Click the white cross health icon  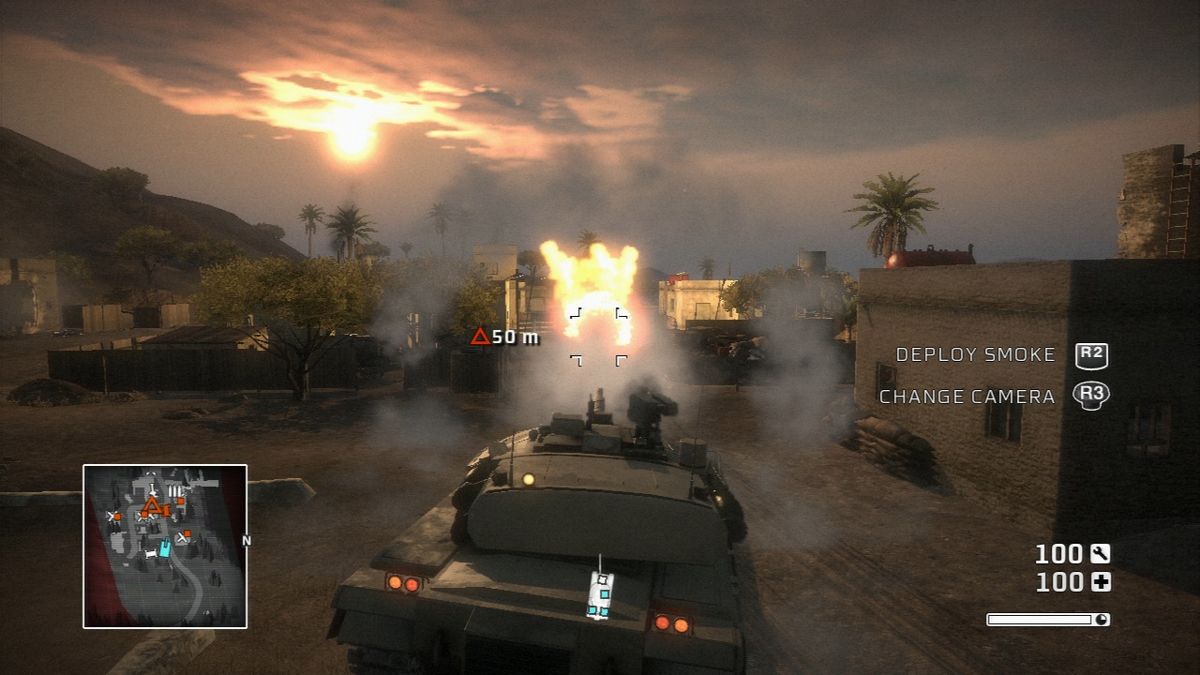pos(1101,582)
